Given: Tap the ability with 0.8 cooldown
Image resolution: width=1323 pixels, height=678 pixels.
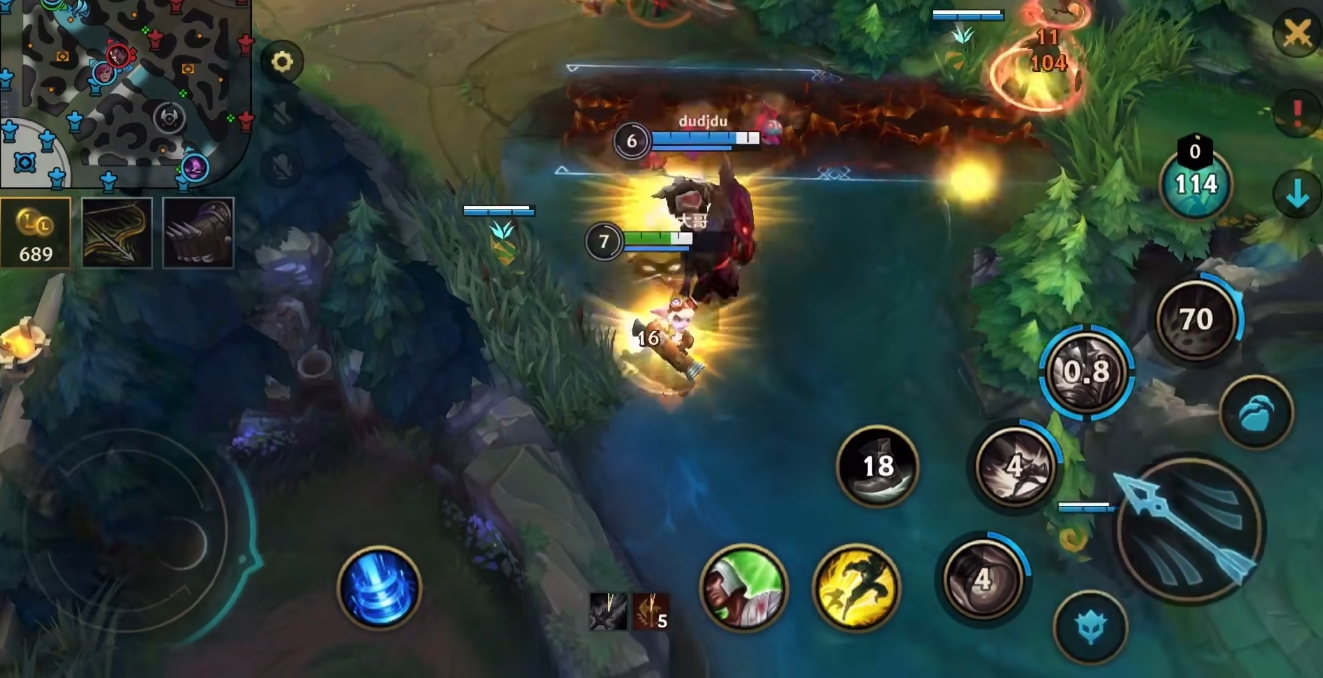Looking at the screenshot, I should (1087, 372).
